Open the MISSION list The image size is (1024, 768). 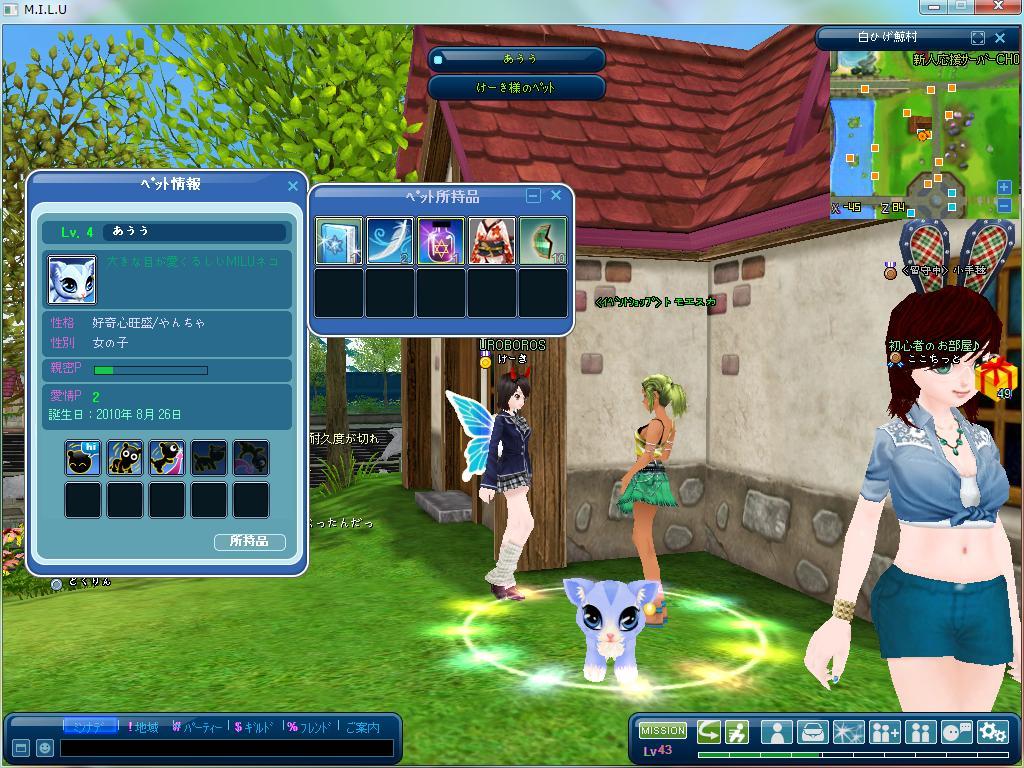(663, 731)
